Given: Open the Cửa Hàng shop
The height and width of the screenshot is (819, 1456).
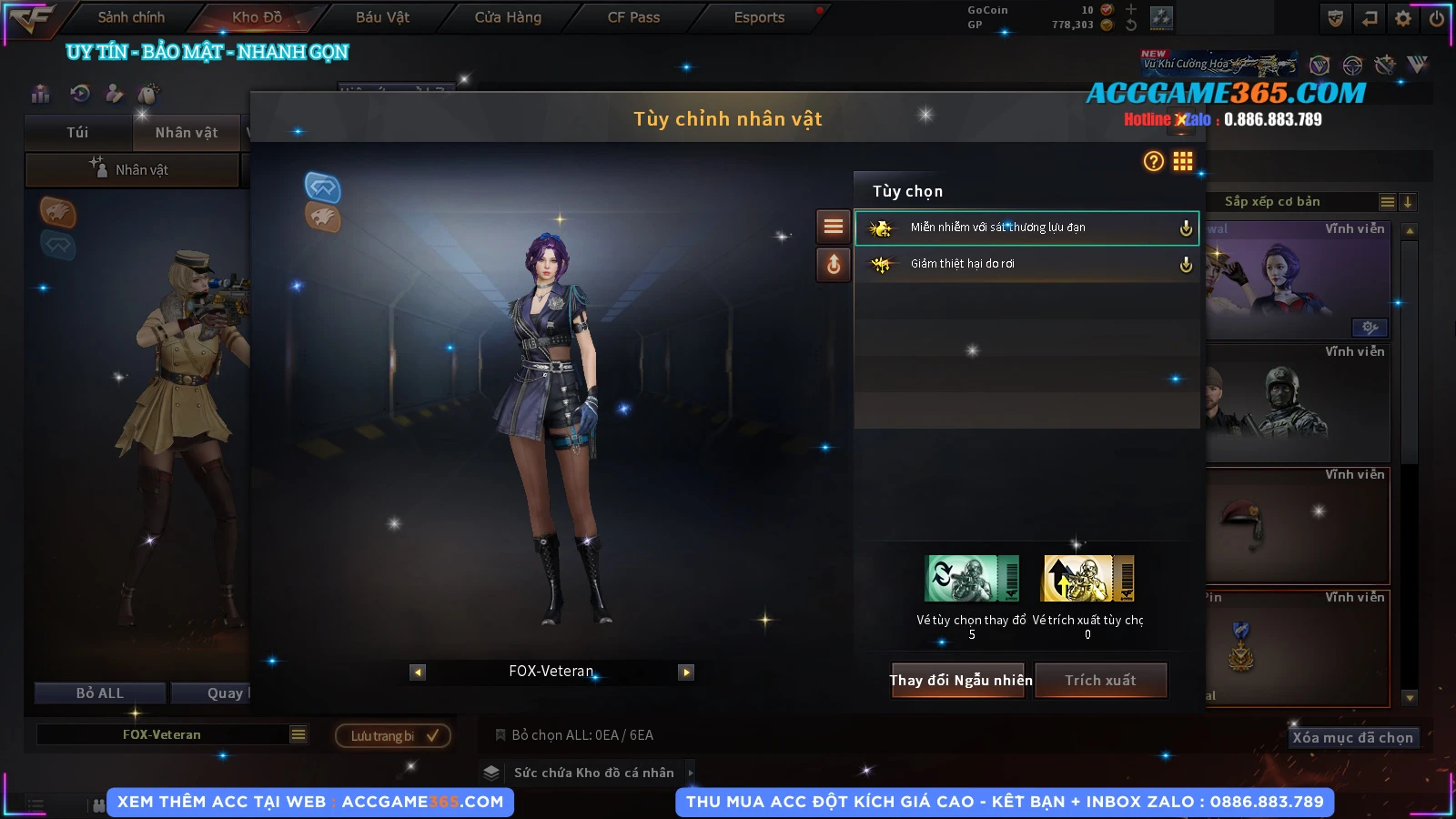Looking at the screenshot, I should pyautogui.click(x=508, y=17).
